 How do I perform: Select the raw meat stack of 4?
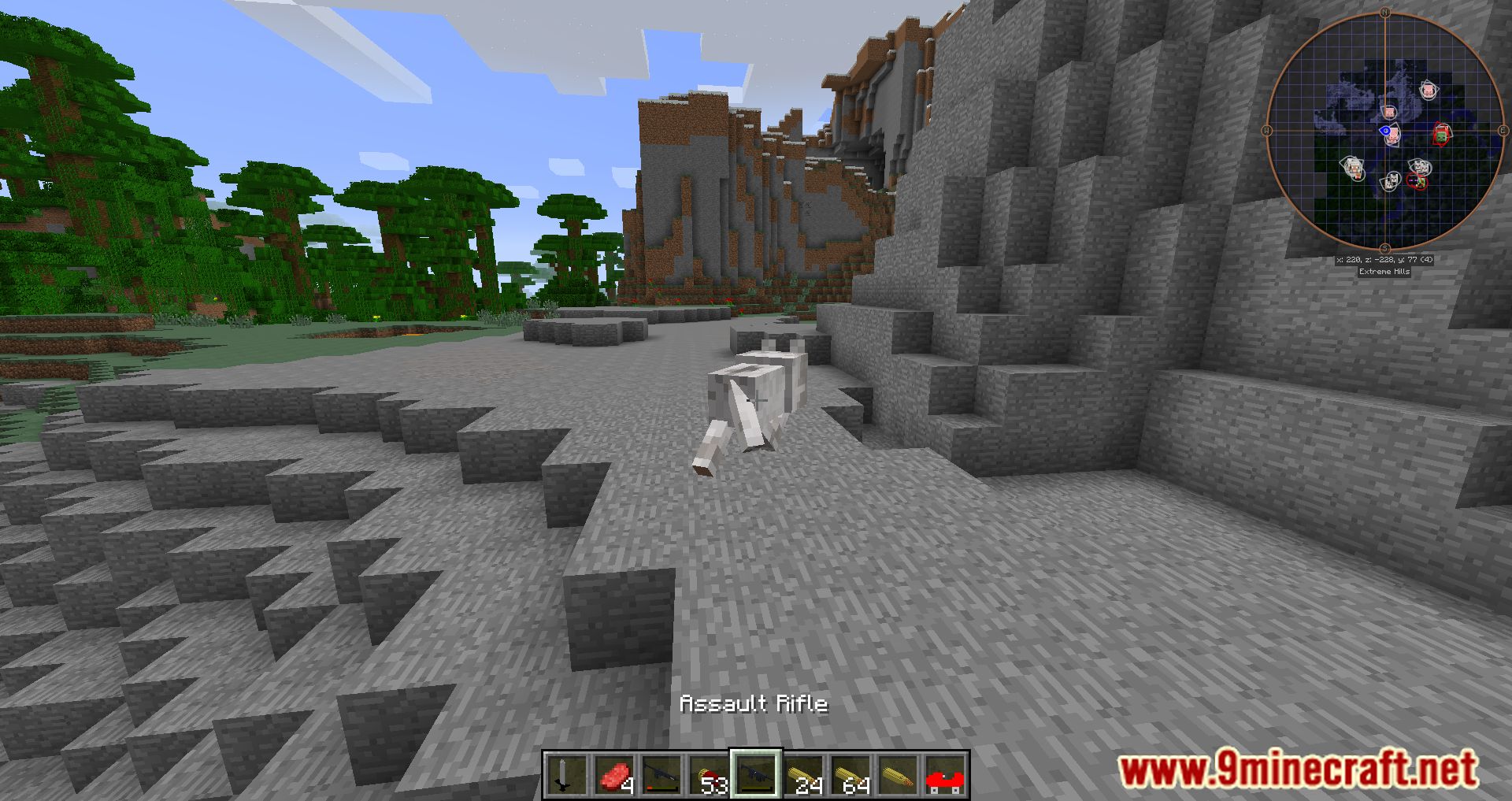613,775
